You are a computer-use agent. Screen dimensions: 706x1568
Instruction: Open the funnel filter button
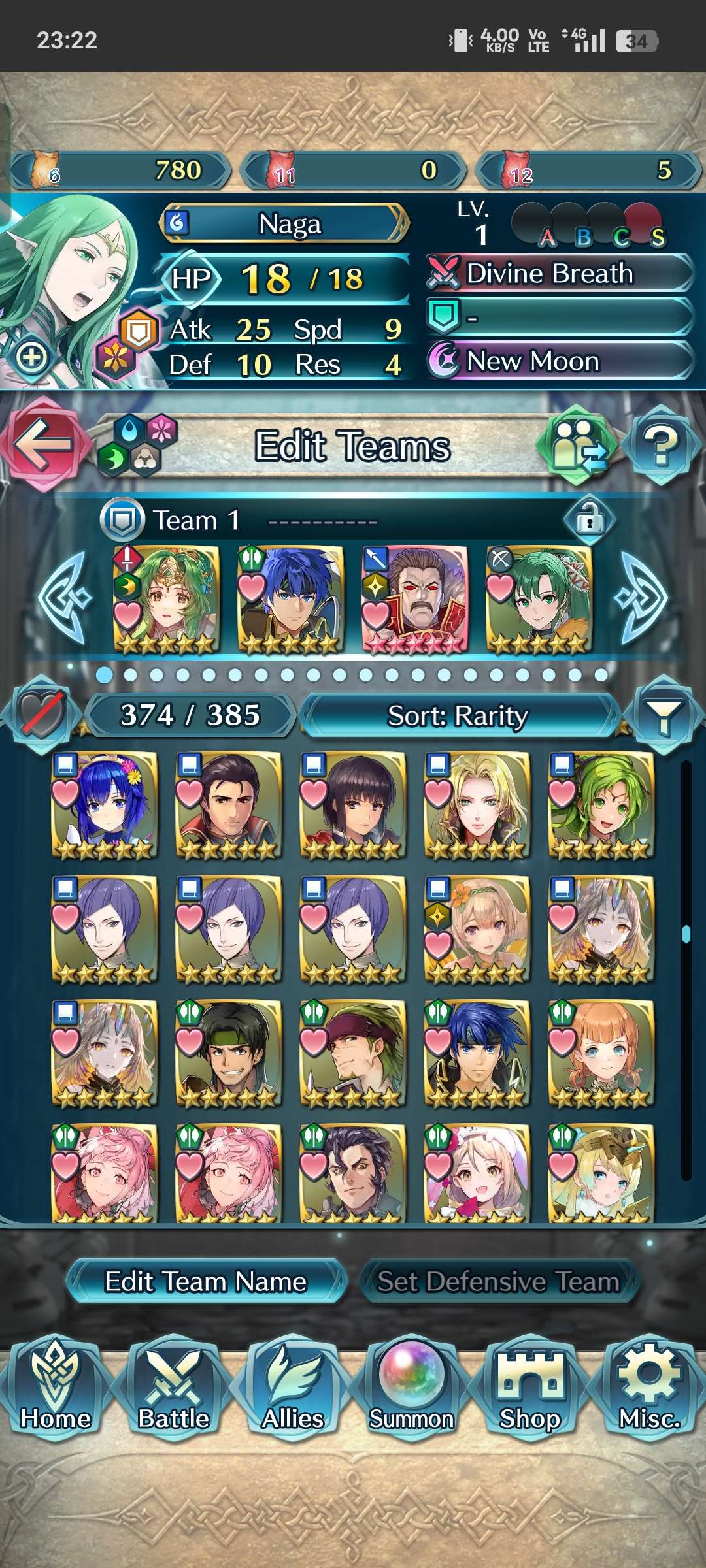tap(663, 715)
